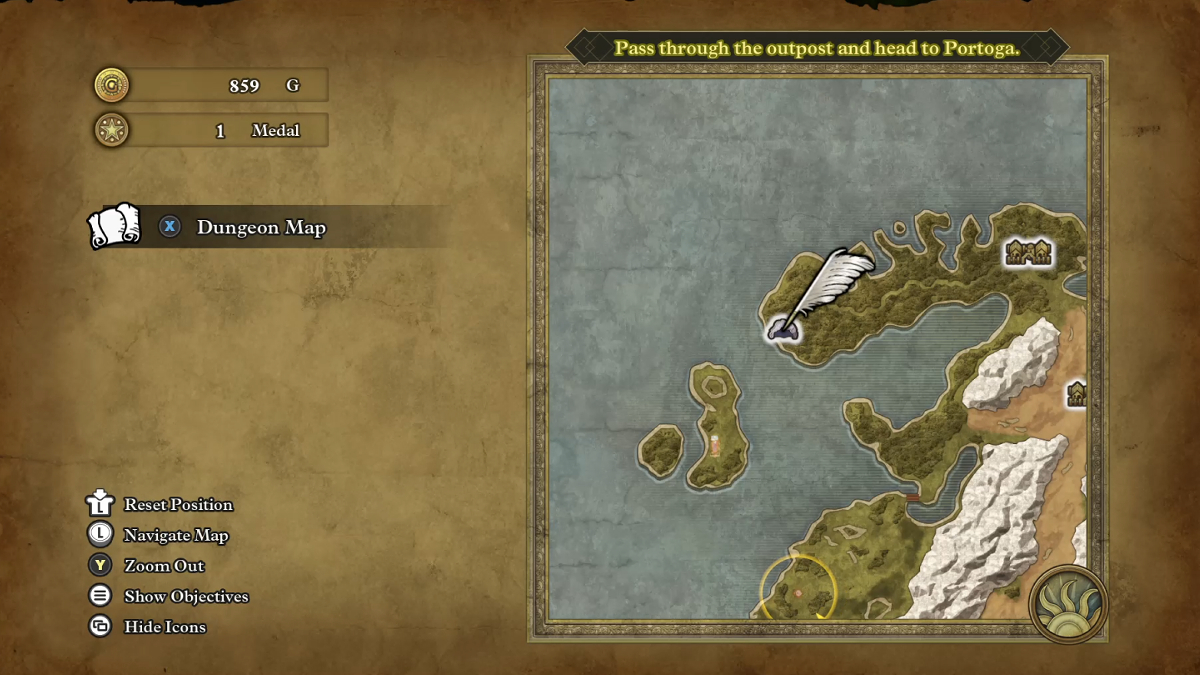Image resolution: width=1200 pixels, height=675 pixels.
Task: Open the Dungeon Map entry
Action: (x=261, y=228)
